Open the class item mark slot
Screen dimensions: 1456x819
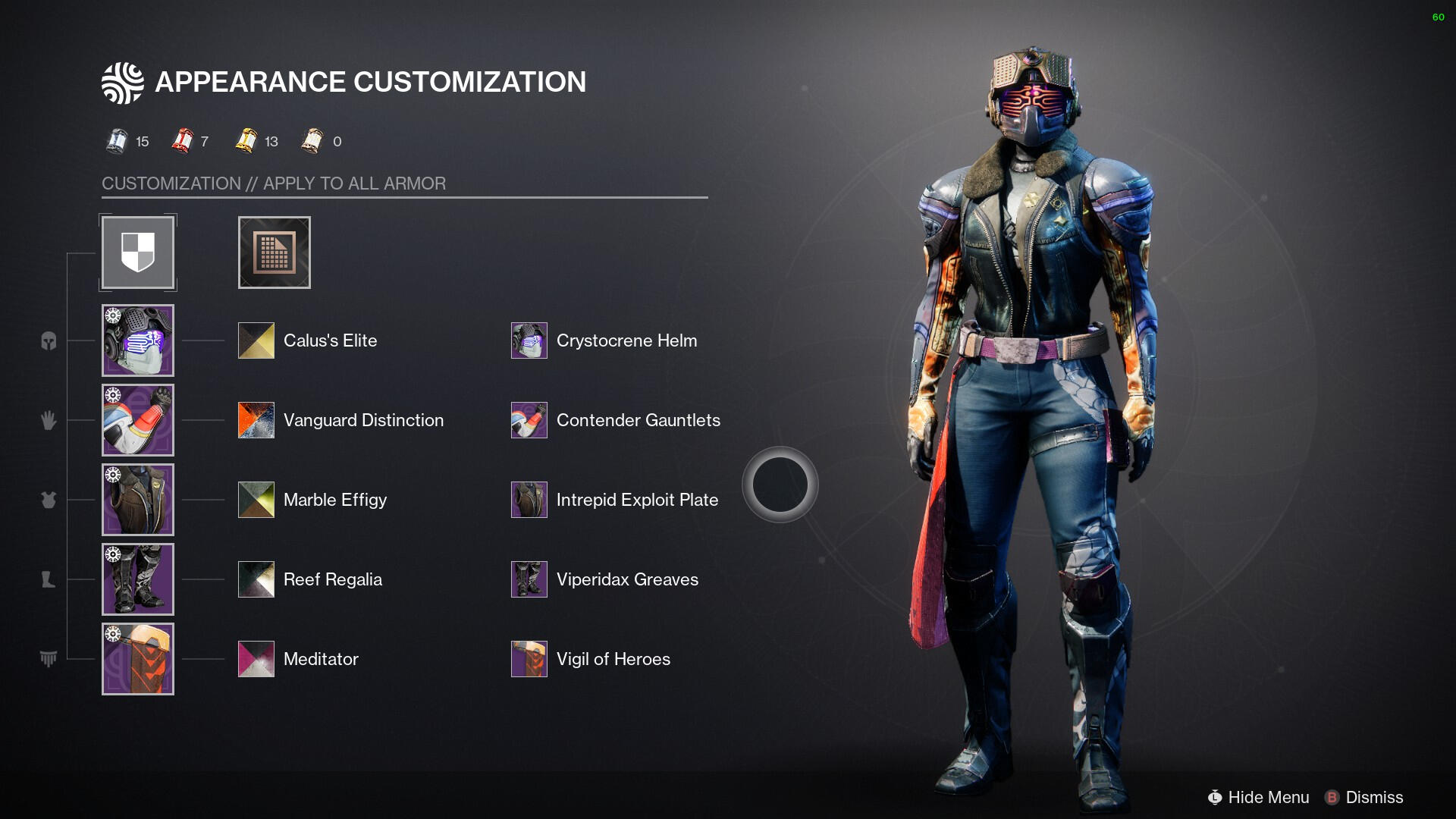(138, 659)
